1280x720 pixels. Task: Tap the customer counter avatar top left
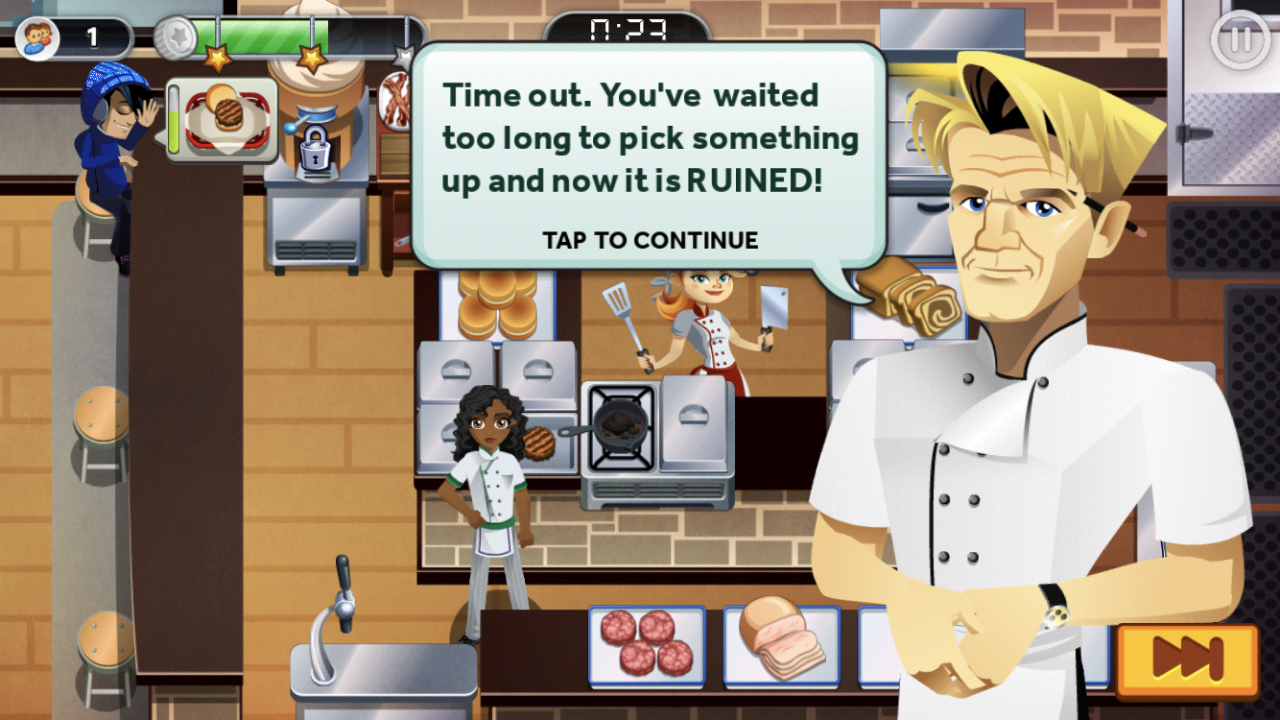pyautogui.click(x=37, y=37)
